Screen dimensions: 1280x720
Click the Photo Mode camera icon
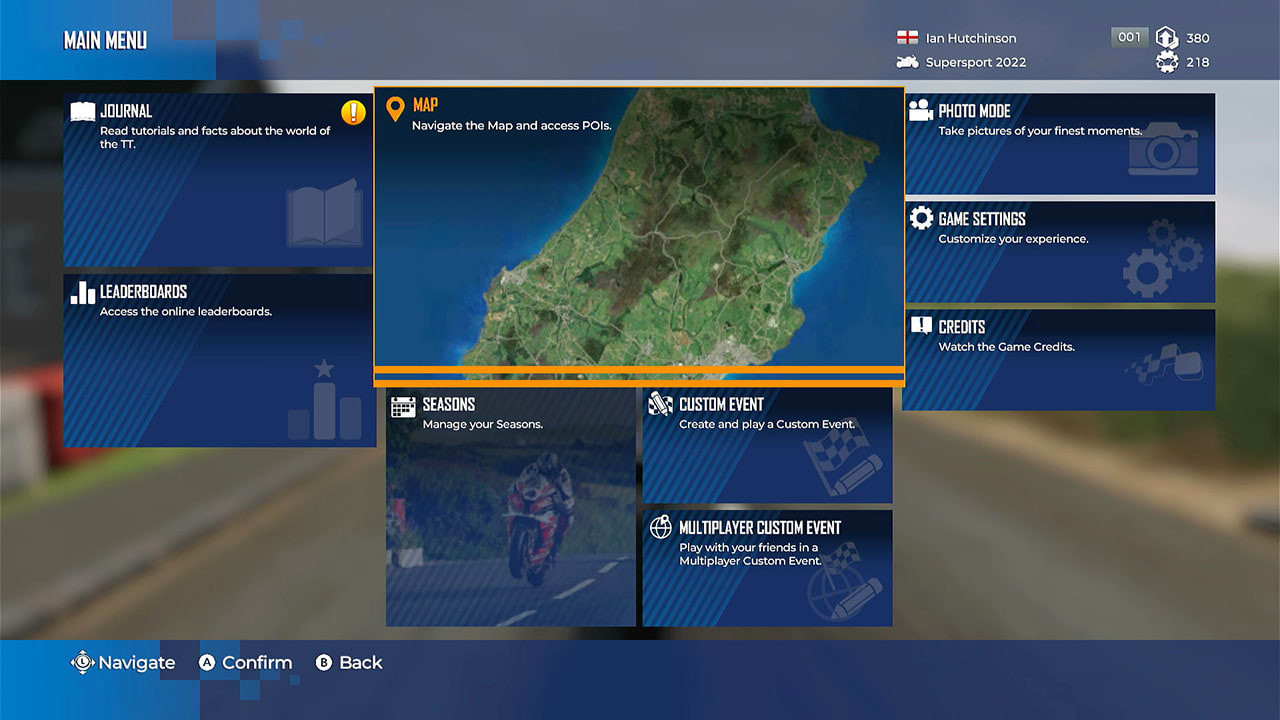921,110
